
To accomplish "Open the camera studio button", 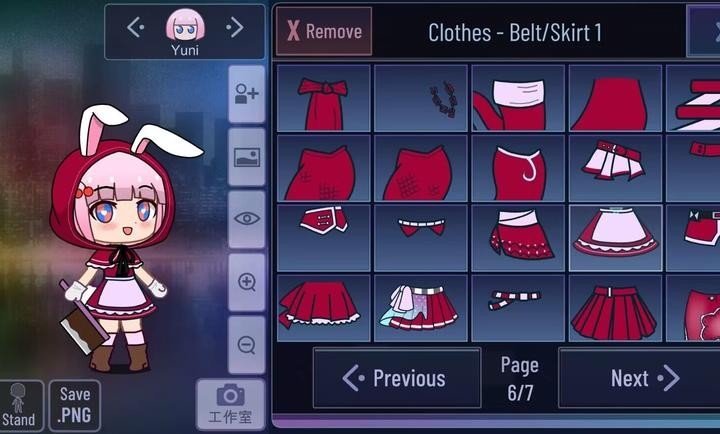I will point(231,404).
